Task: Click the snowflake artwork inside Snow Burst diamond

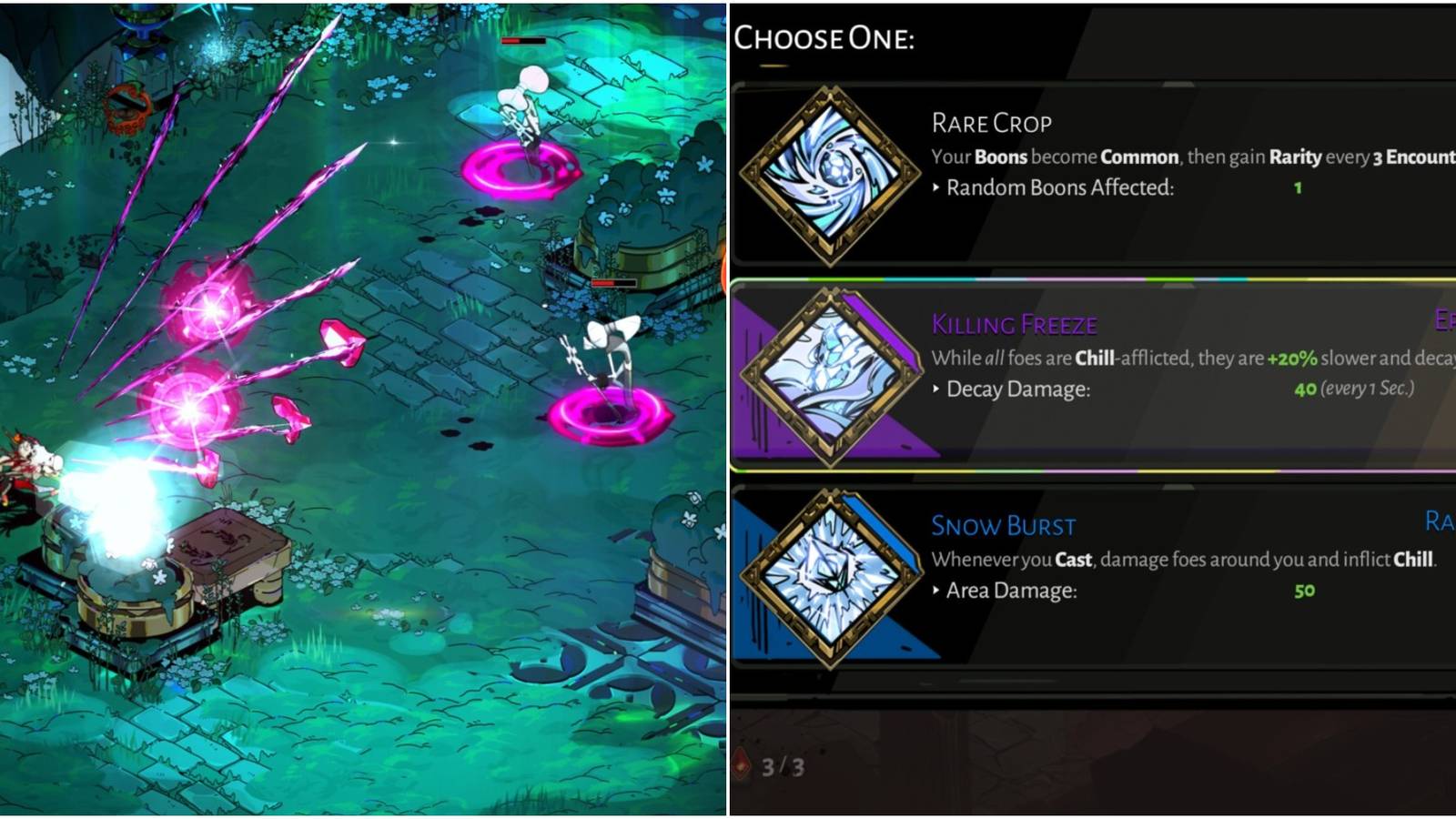Action: tap(834, 578)
